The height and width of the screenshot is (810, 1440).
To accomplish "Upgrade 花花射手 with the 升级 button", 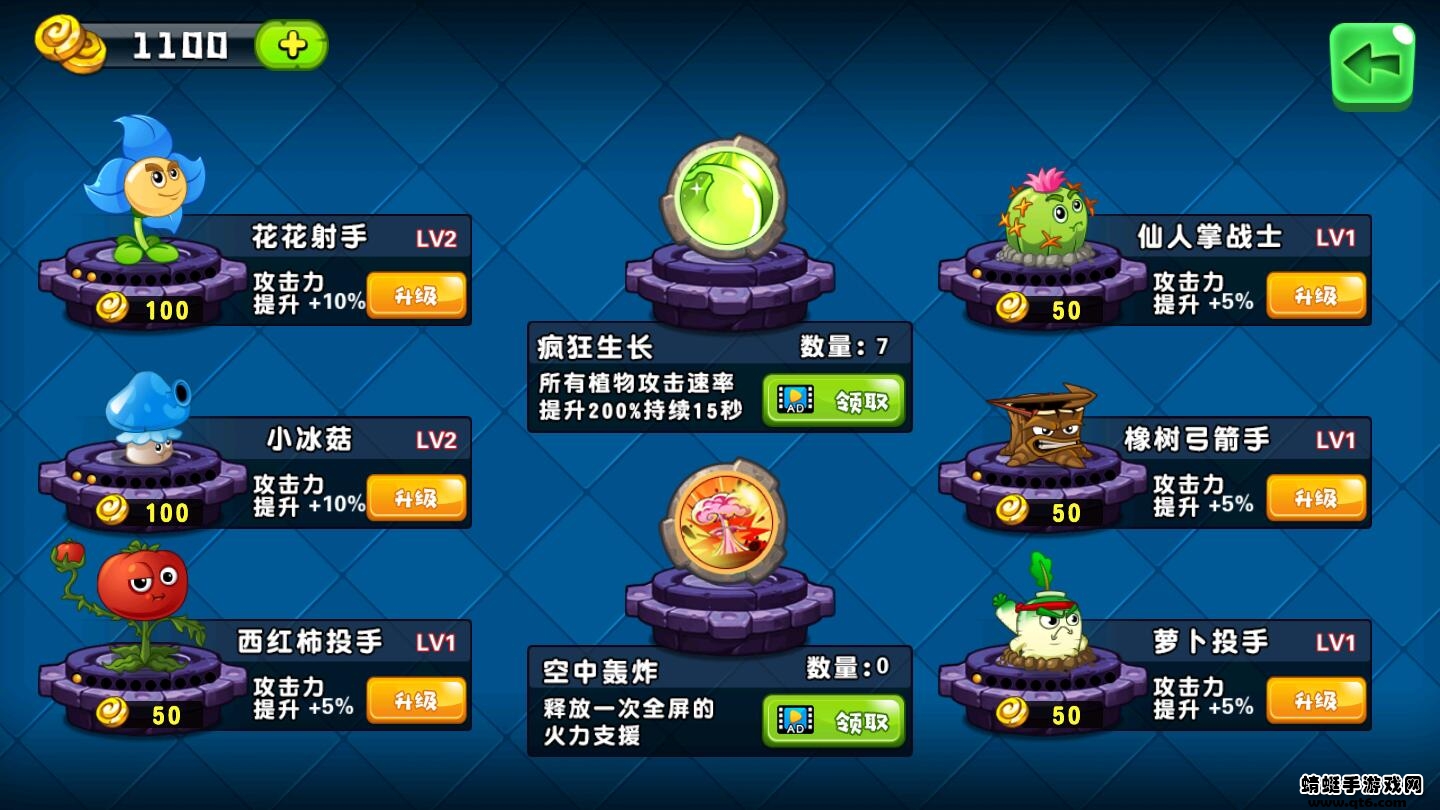I will (x=417, y=294).
